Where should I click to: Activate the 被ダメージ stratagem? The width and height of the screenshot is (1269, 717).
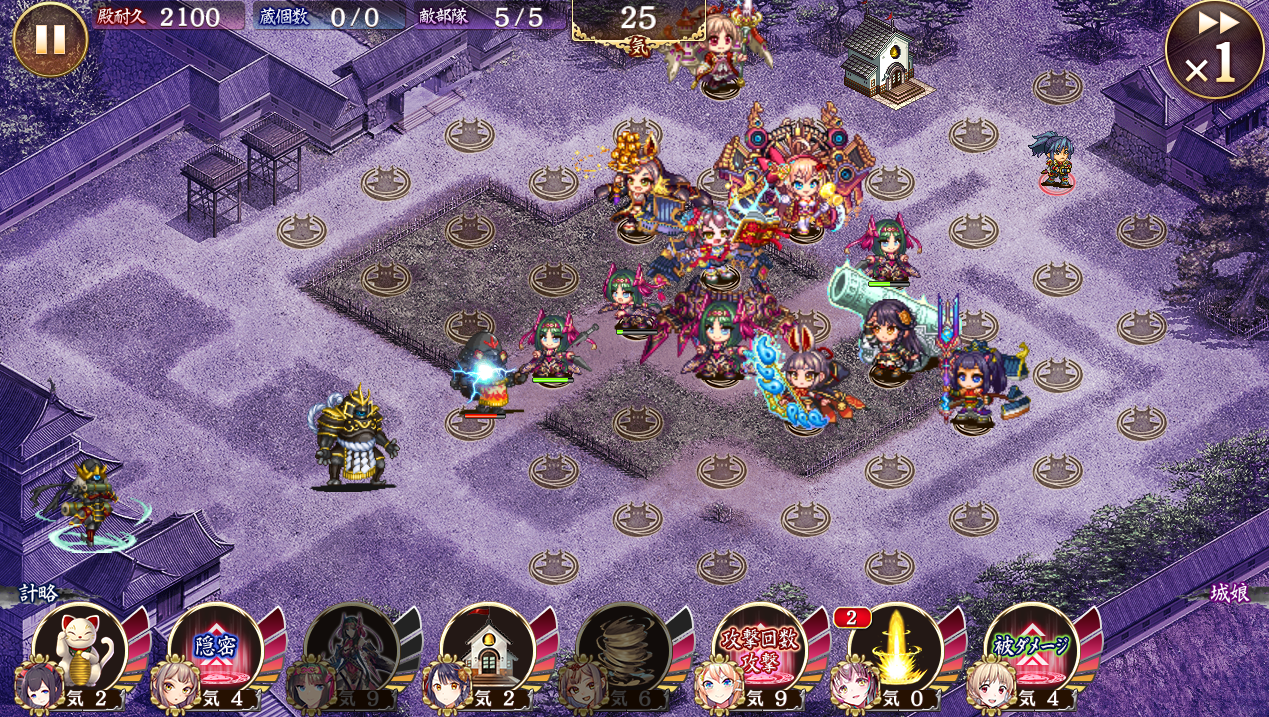(x=1031, y=648)
